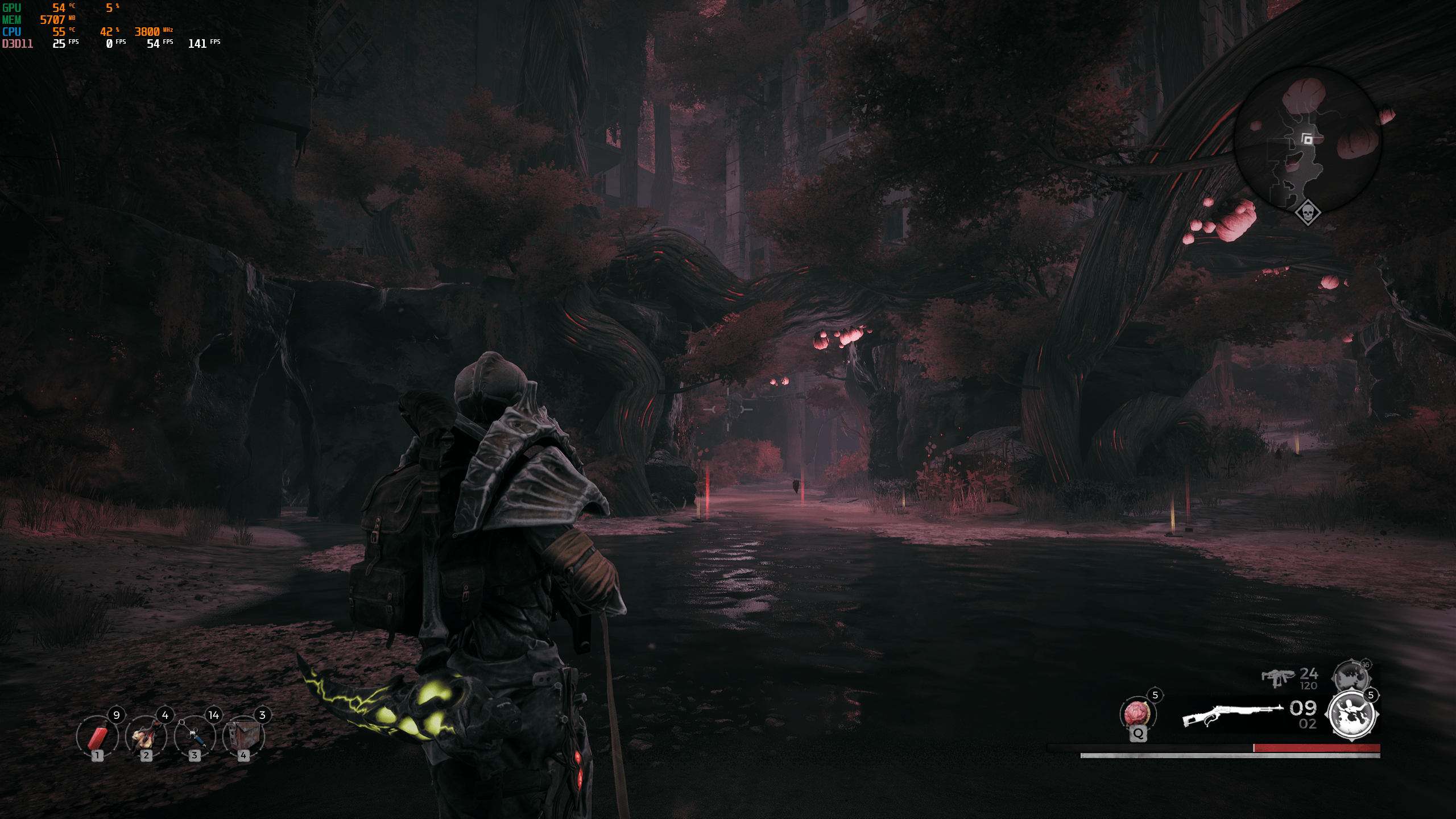Image resolution: width=1456 pixels, height=819 pixels.
Task: Select the red bottle consumable in slot 1
Action: pyautogui.click(x=97, y=736)
